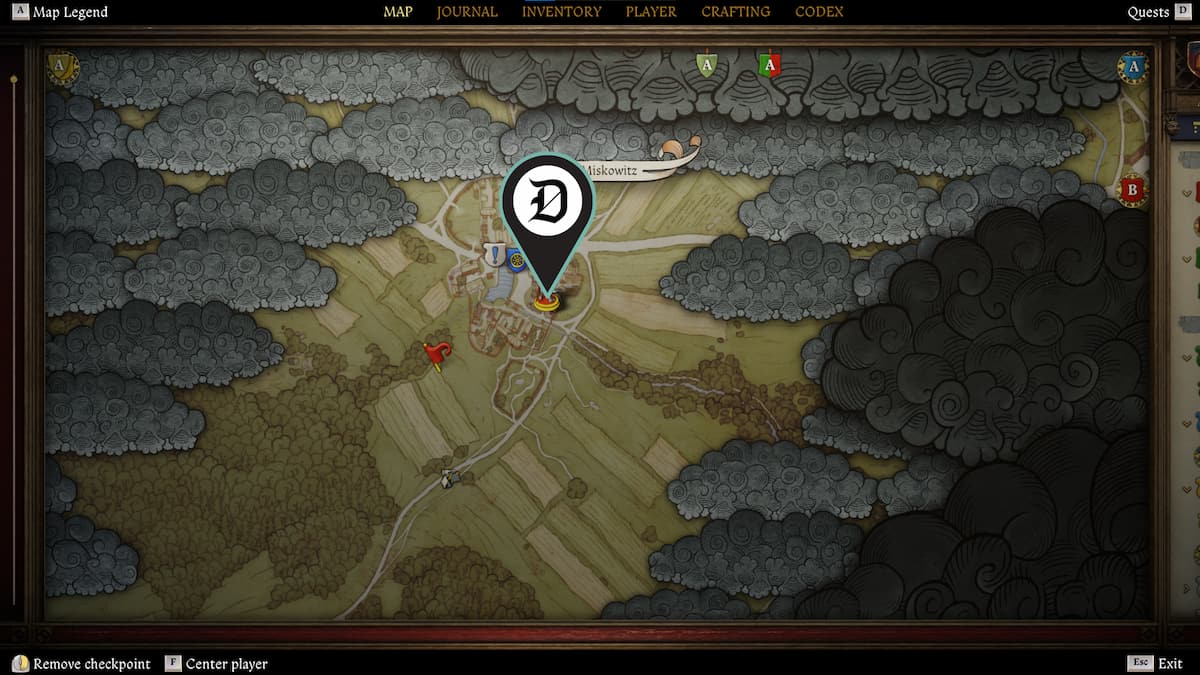Select the blue wagon wheel map icon

pyautogui.click(x=516, y=261)
